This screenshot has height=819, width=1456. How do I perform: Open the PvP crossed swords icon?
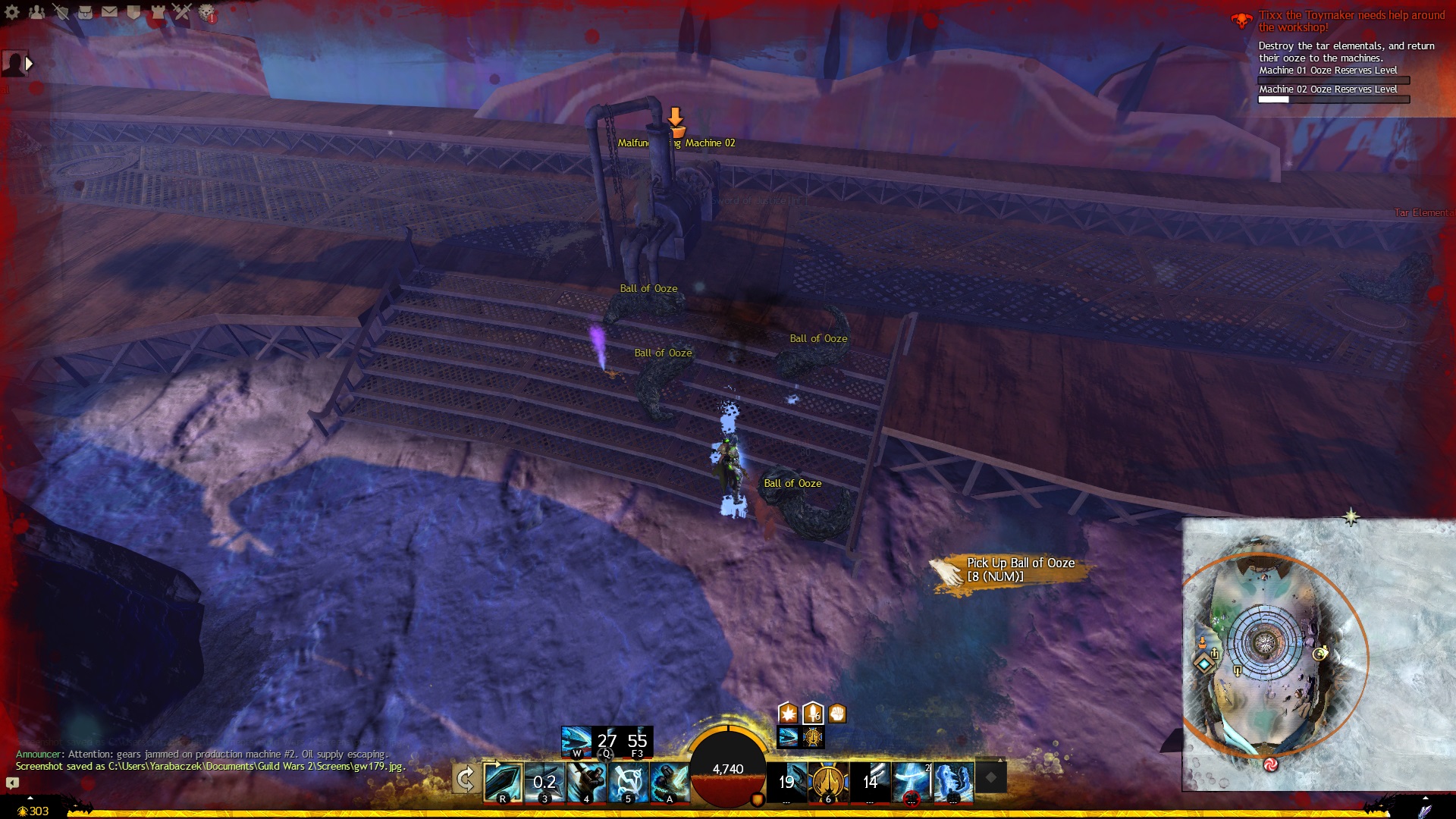tap(182, 12)
